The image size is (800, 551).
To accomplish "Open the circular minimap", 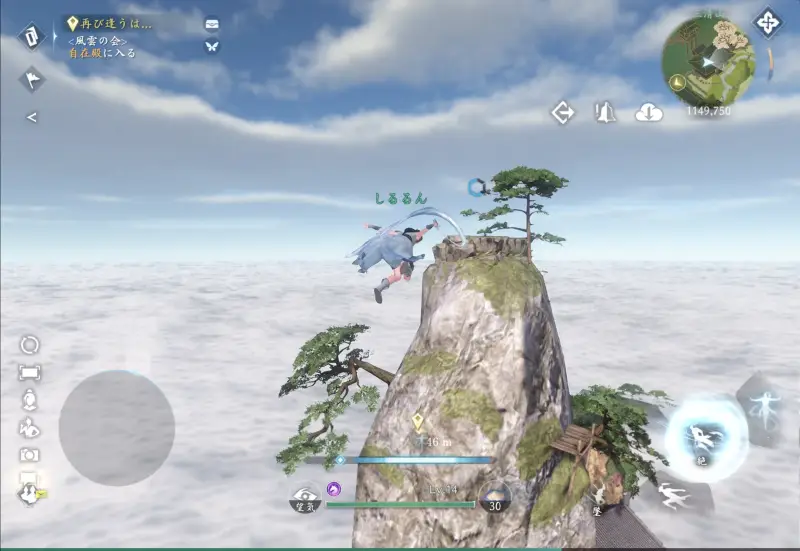I will point(708,59).
